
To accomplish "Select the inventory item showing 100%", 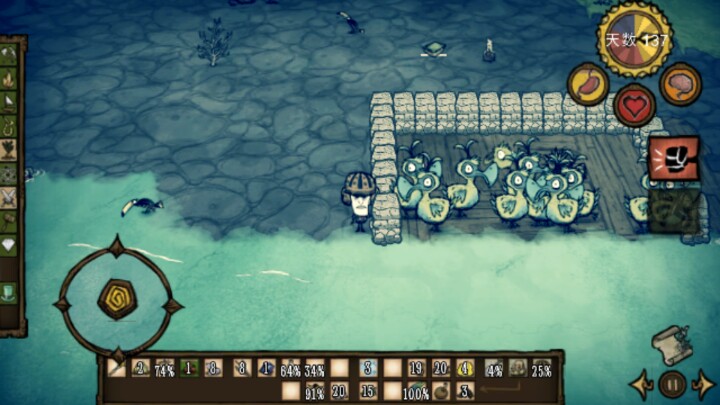I will [416, 391].
